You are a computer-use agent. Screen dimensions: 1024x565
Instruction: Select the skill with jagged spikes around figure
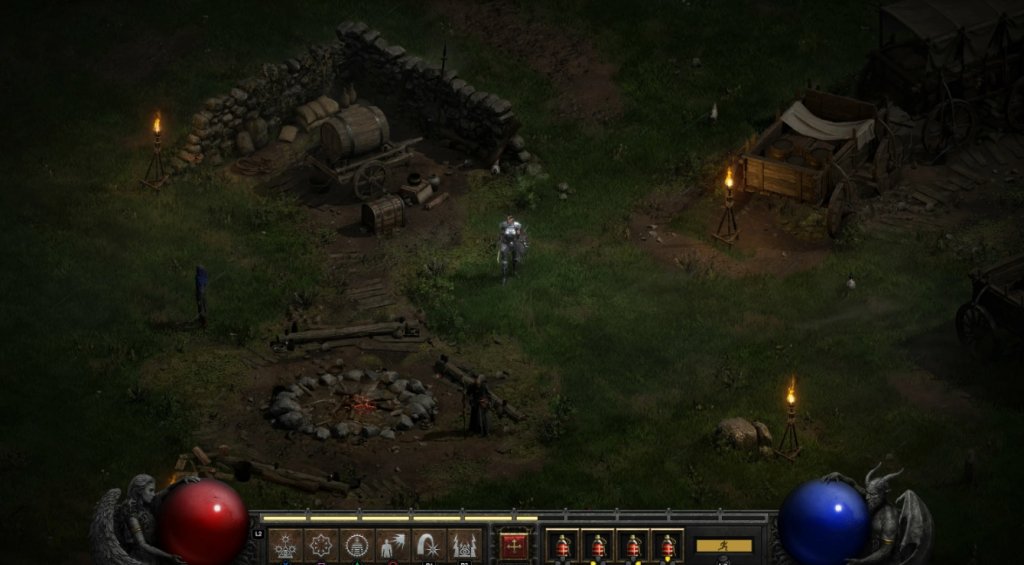pos(463,545)
